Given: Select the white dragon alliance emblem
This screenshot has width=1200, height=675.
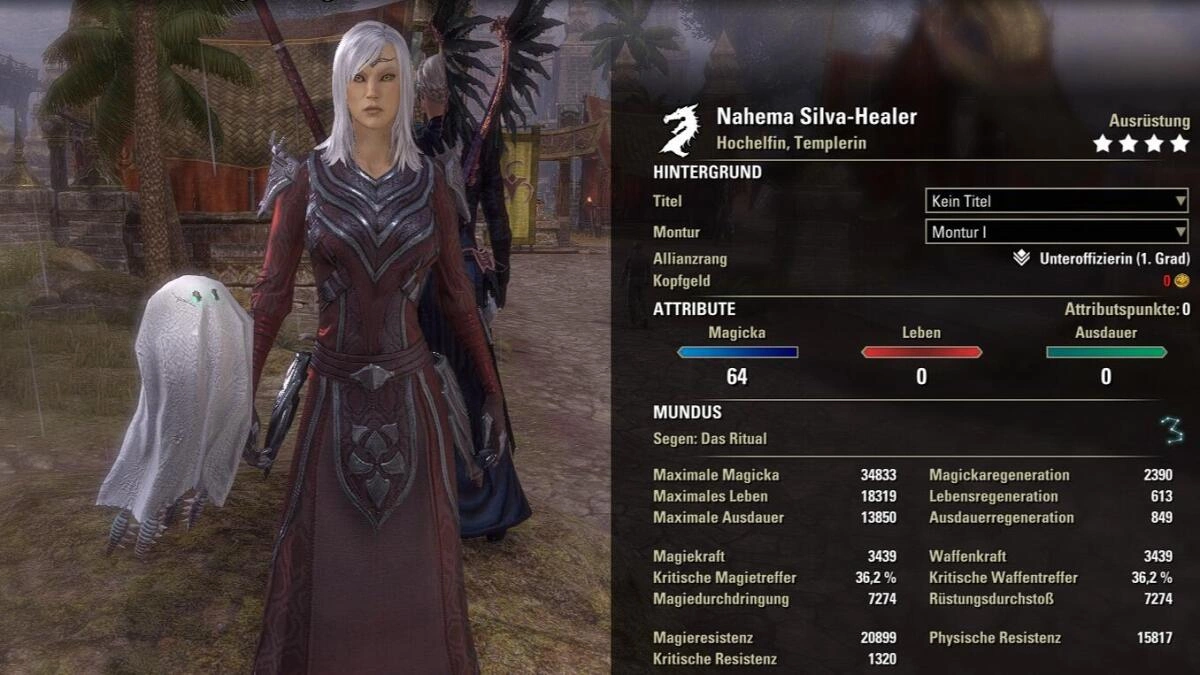Looking at the screenshot, I should coord(682,129).
